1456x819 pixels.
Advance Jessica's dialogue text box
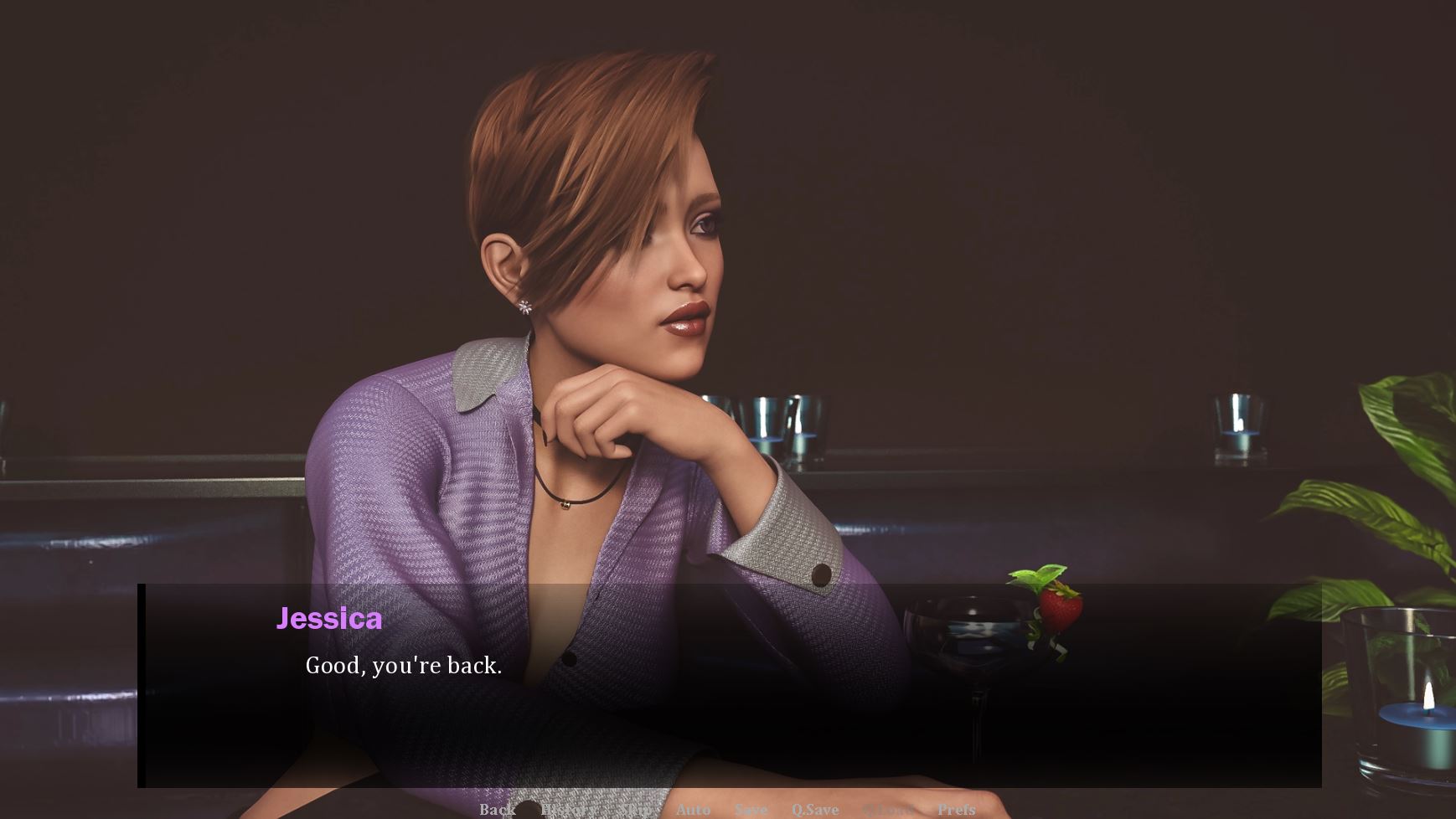(x=729, y=687)
